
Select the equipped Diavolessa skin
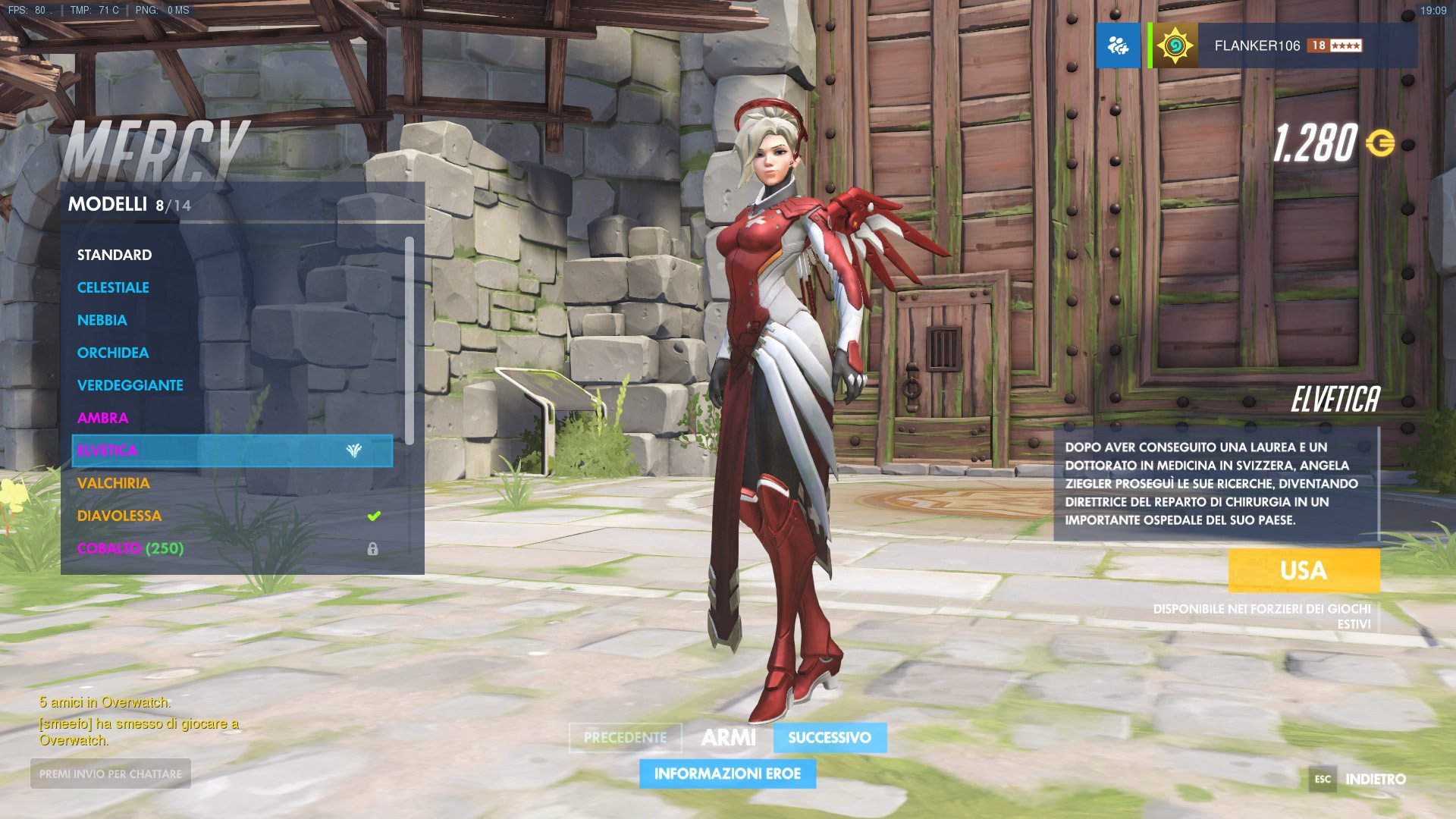pos(120,516)
